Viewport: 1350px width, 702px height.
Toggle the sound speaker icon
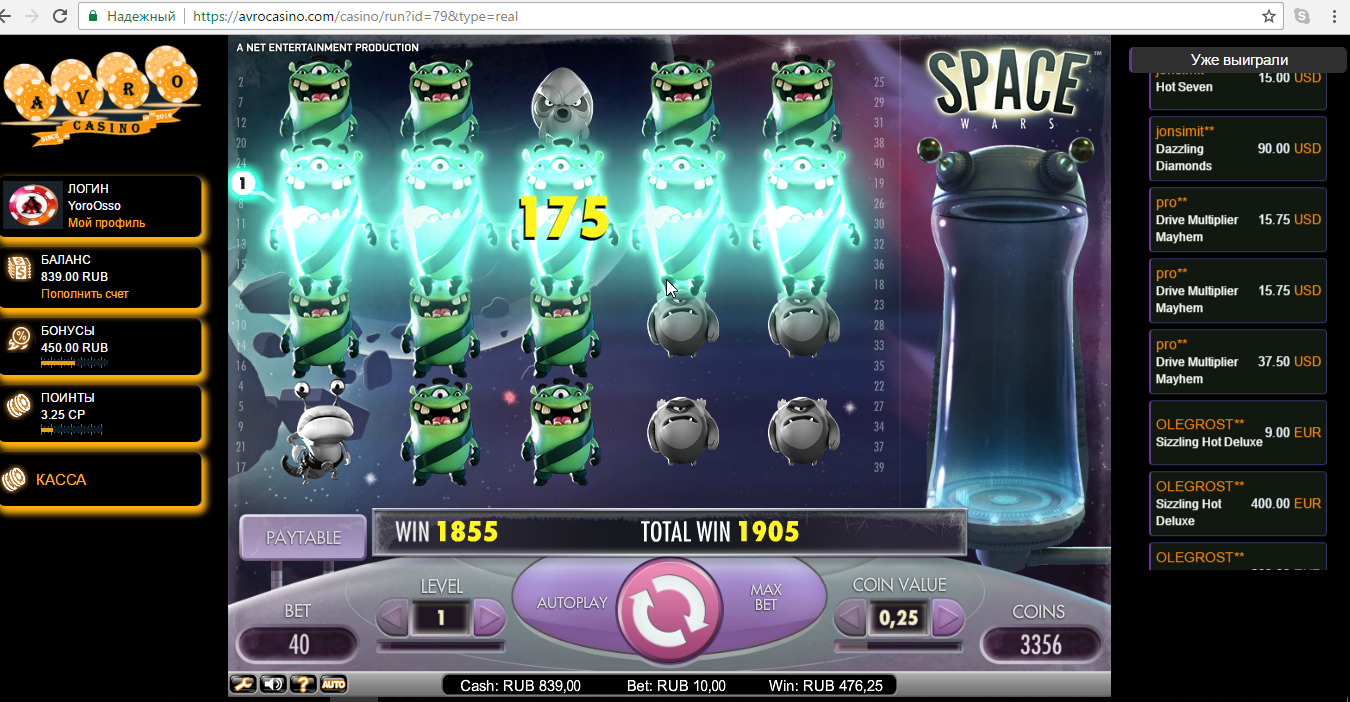pos(272,684)
